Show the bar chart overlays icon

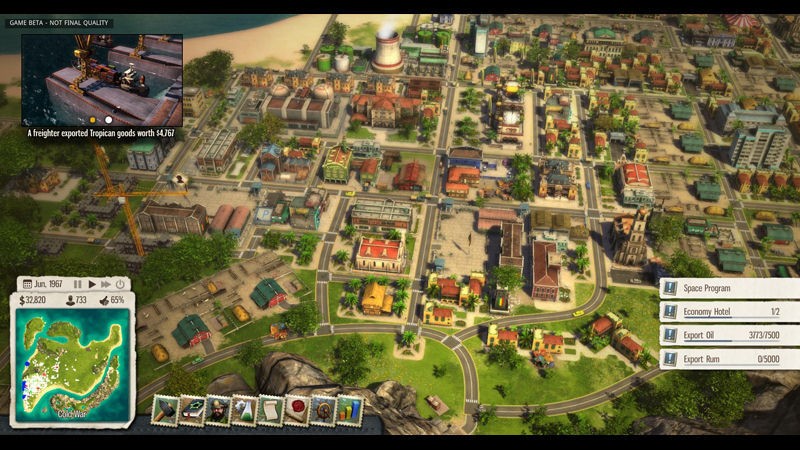tap(349, 409)
